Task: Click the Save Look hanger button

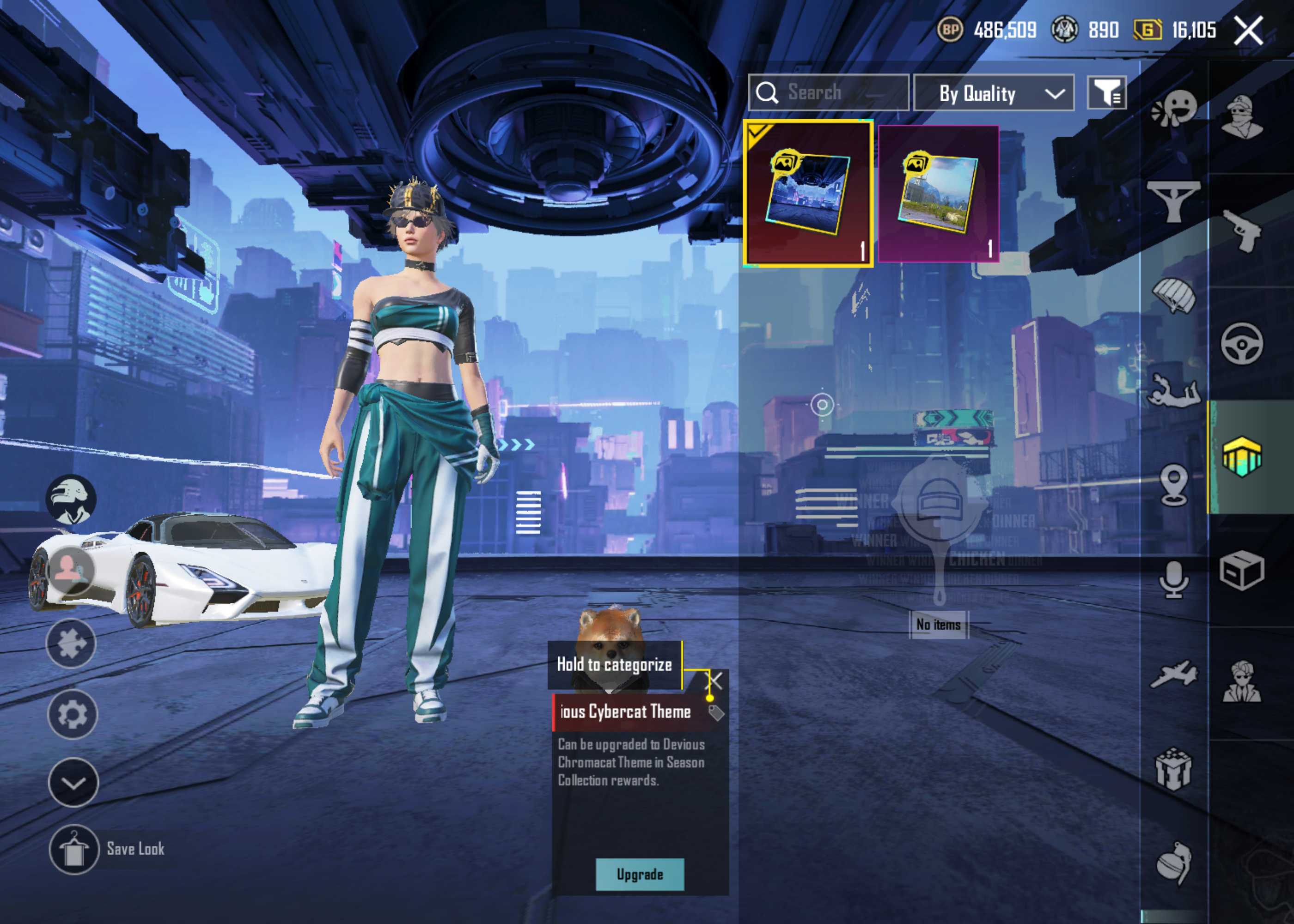Action: (x=73, y=849)
